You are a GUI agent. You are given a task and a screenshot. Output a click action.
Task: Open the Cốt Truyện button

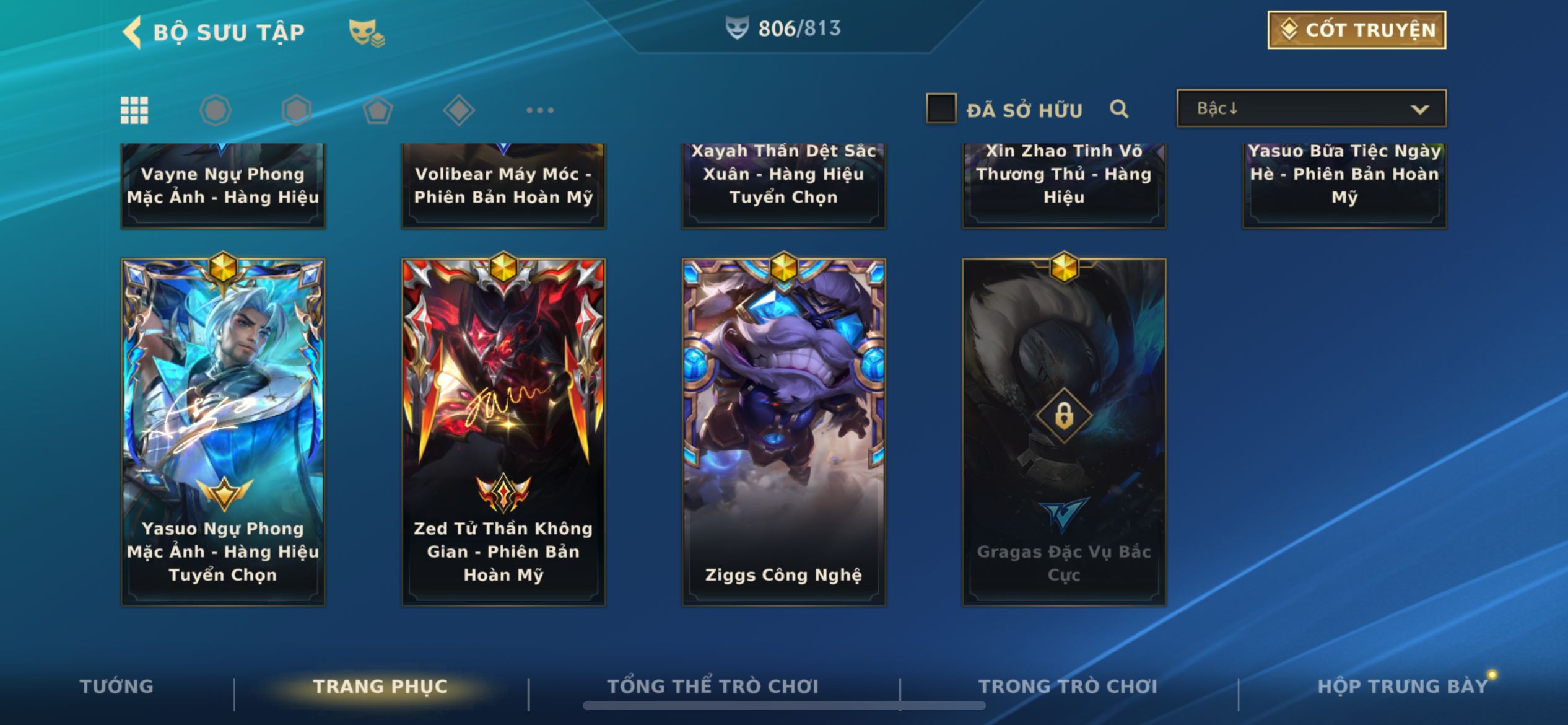(1356, 30)
